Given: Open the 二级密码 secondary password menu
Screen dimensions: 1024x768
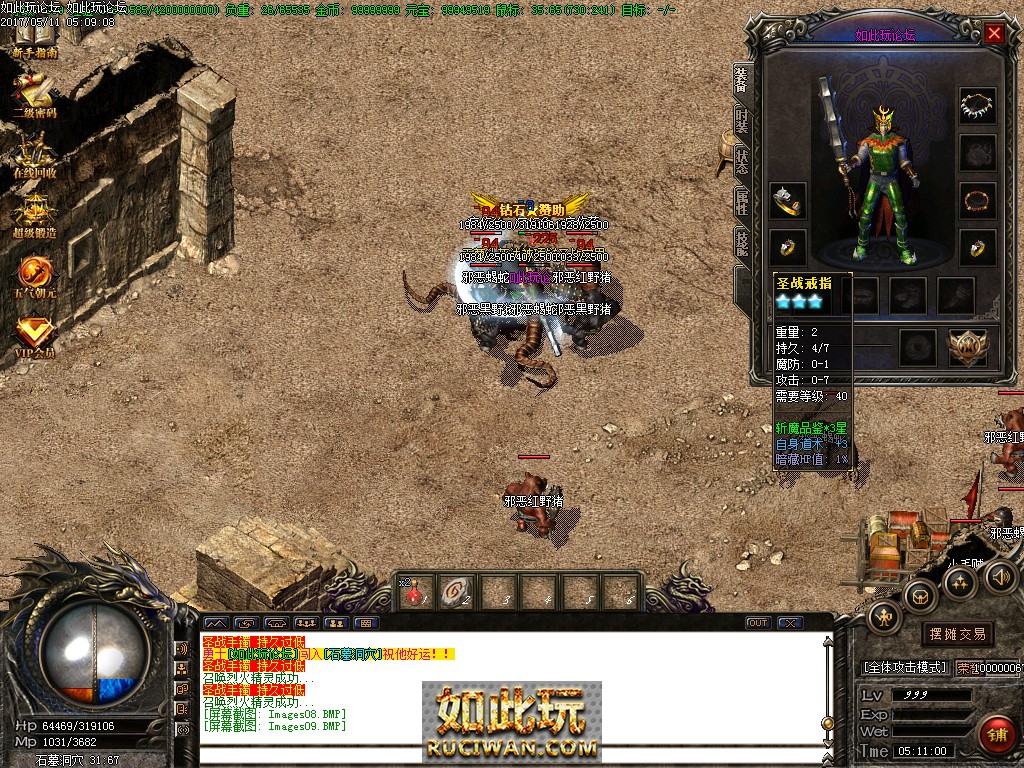Looking at the screenshot, I should [34, 96].
